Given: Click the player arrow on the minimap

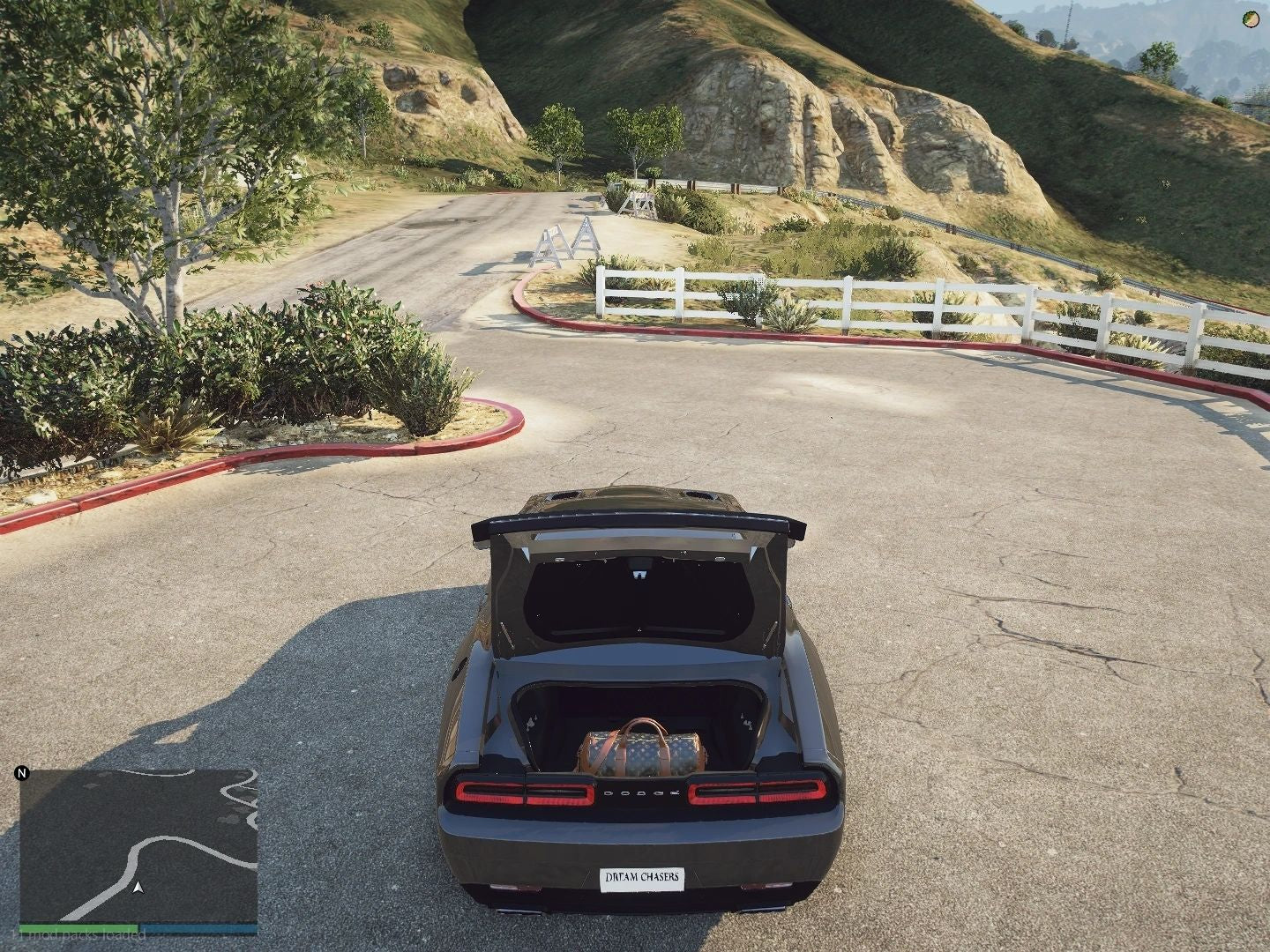Looking at the screenshot, I should point(138,887).
